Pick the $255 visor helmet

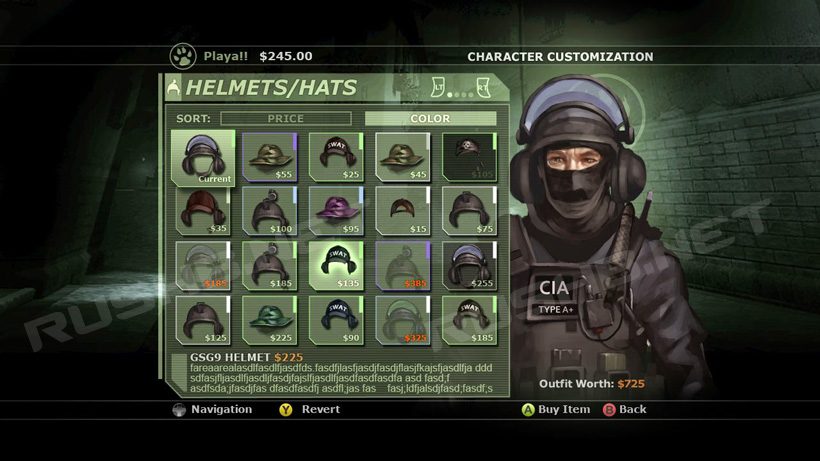pos(469,264)
